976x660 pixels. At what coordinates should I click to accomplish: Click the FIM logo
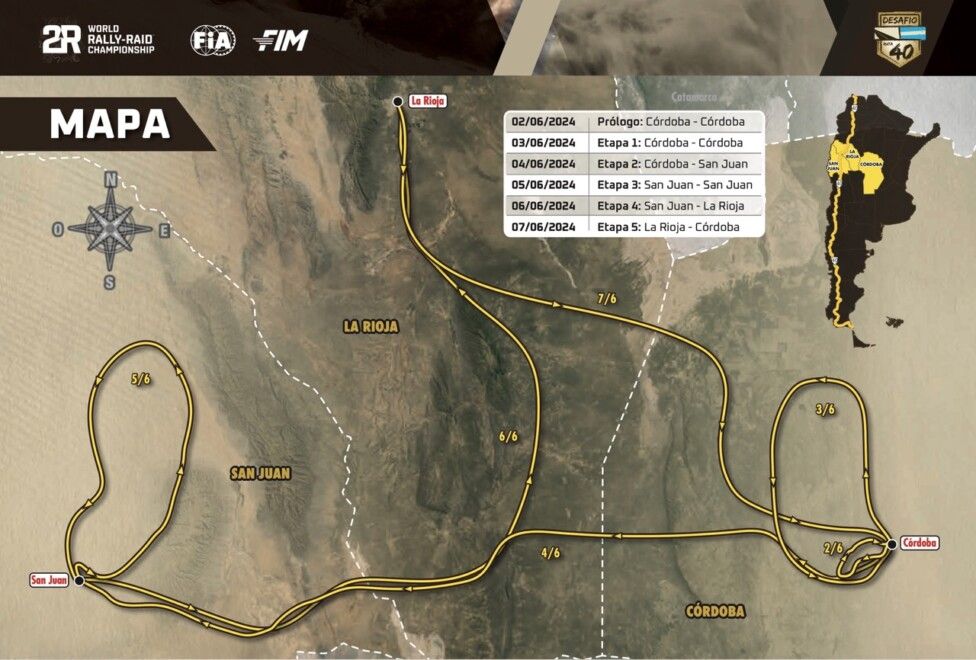[x=281, y=40]
